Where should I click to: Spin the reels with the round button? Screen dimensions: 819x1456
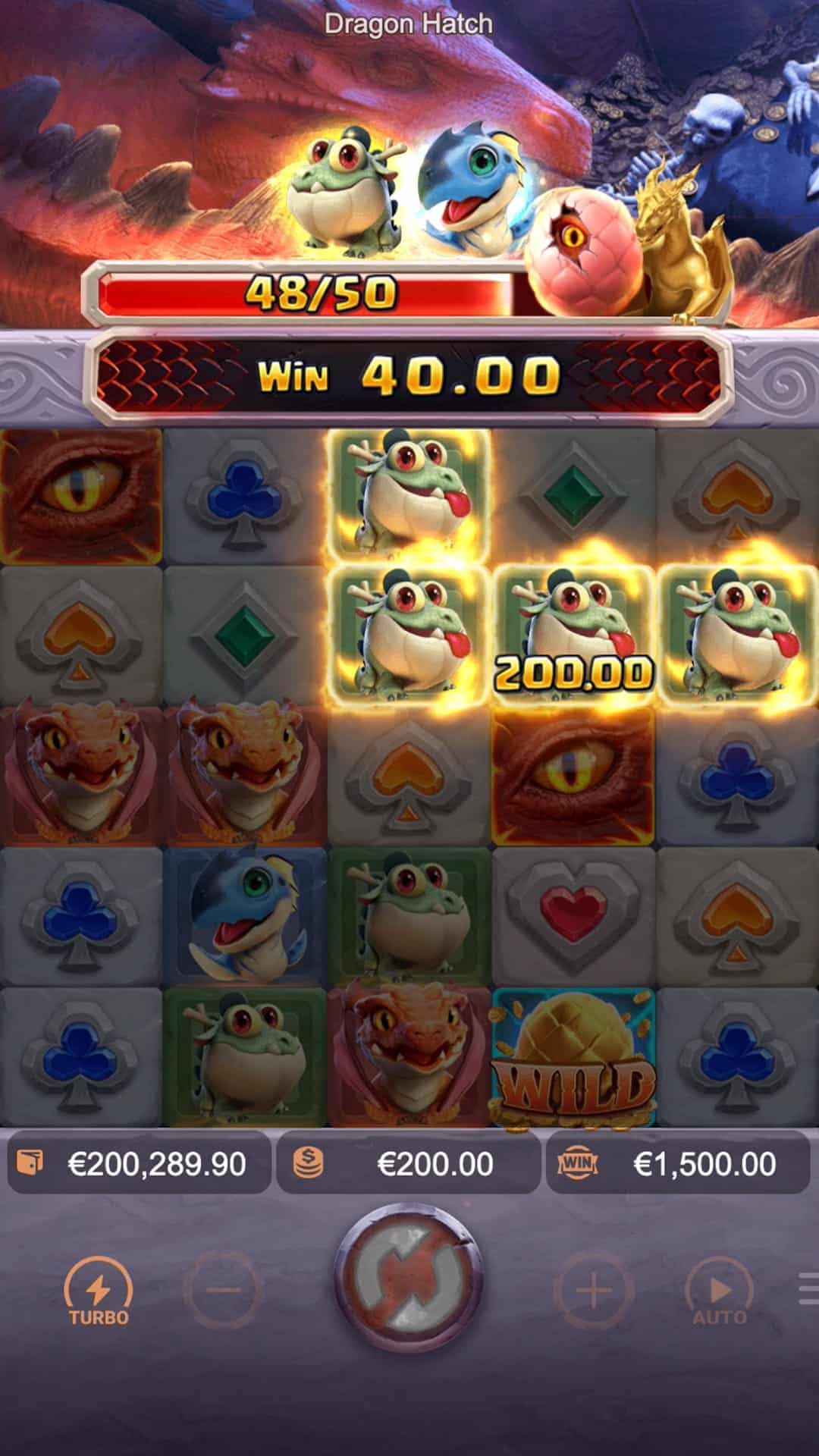click(409, 1288)
